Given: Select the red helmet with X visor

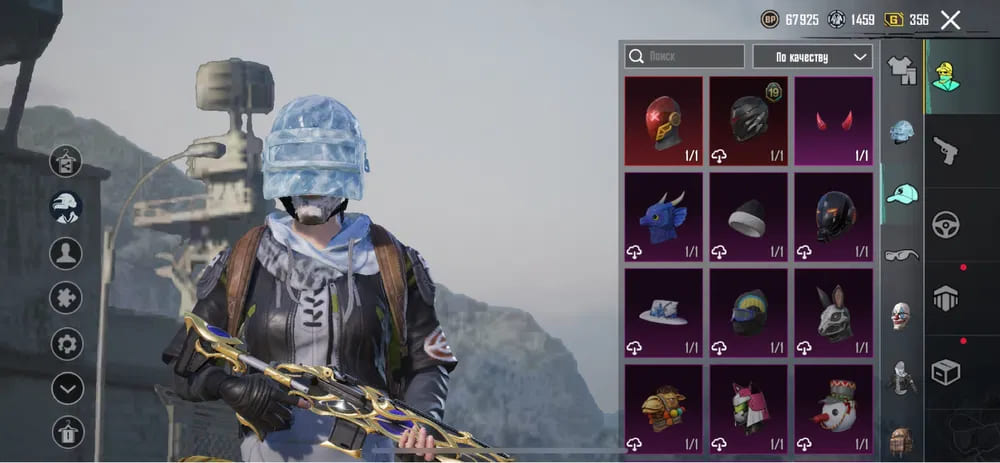Looking at the screenshot, I should coord(663,121).
